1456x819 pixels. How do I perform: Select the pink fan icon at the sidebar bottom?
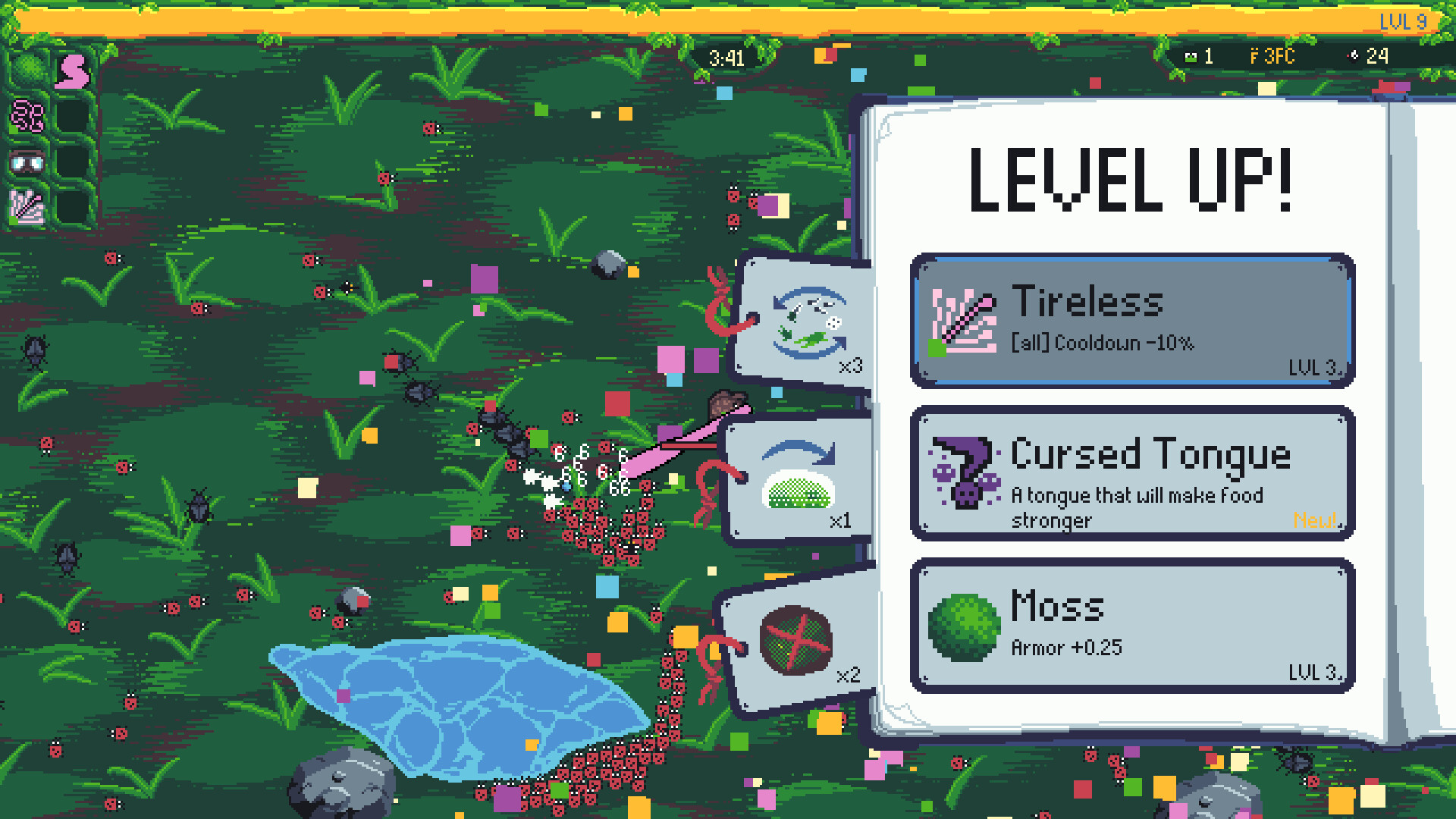[25, 206]
